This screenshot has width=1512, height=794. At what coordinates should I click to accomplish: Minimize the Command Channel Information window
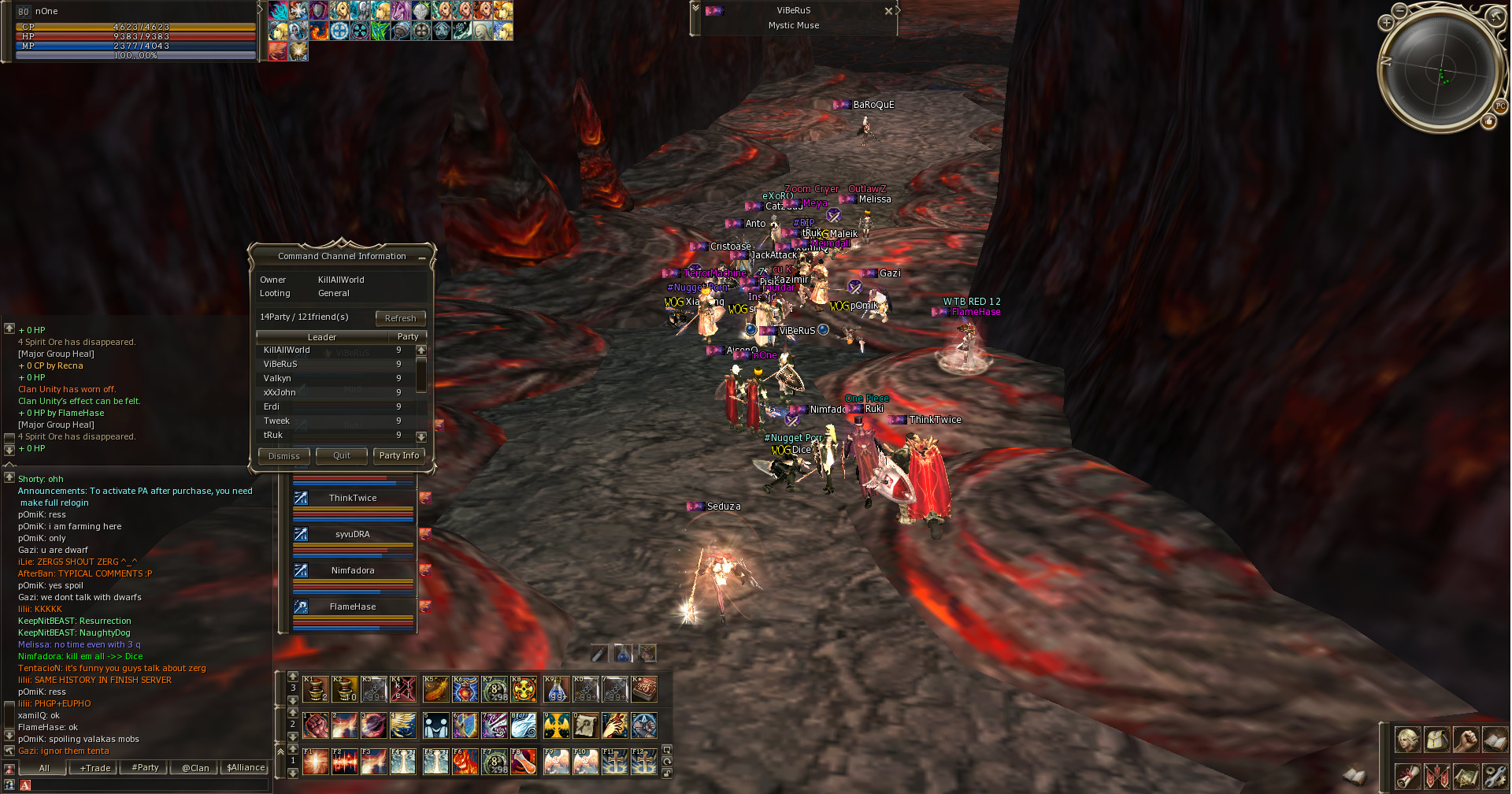pos(422,258)
